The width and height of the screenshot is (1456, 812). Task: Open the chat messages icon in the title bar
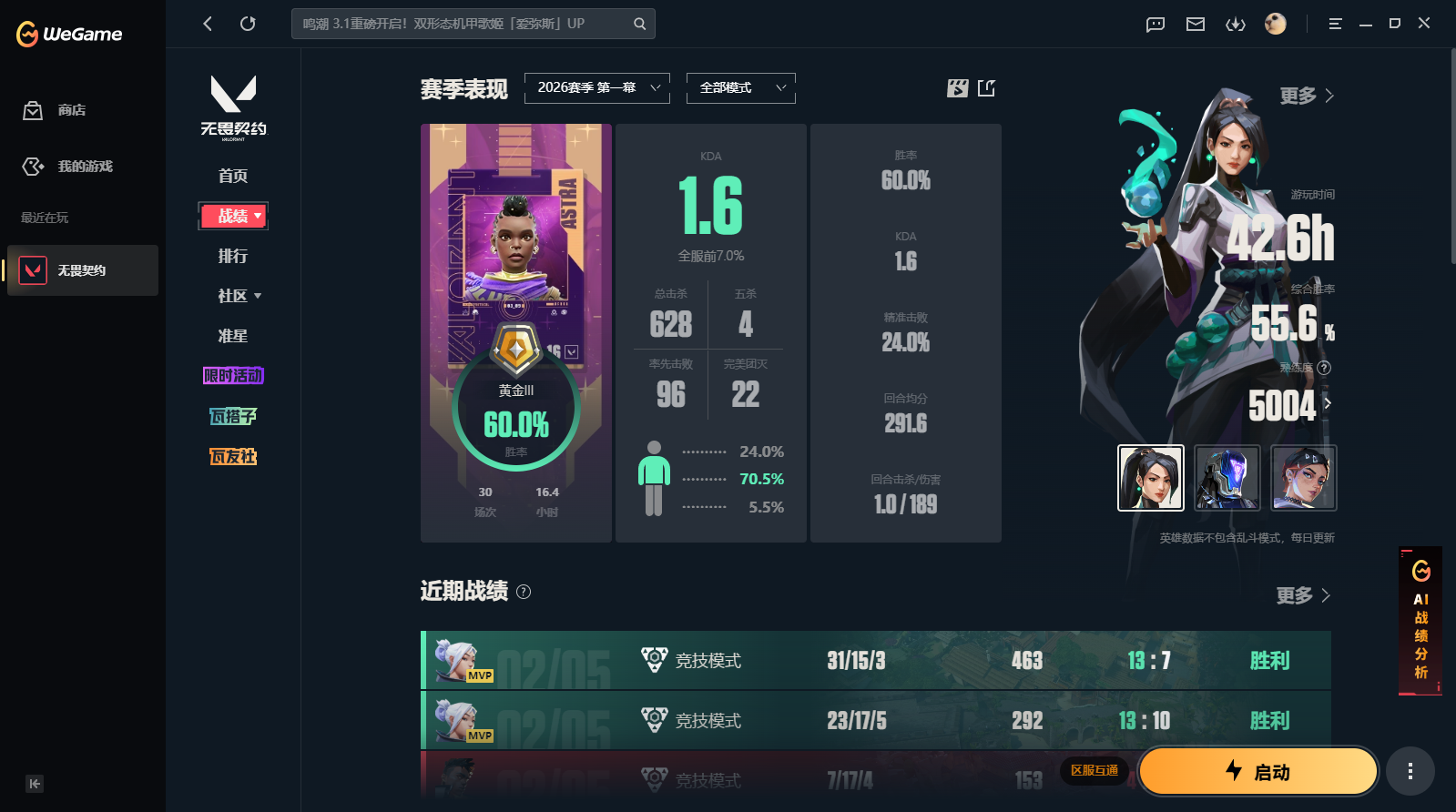[1155, 25]
